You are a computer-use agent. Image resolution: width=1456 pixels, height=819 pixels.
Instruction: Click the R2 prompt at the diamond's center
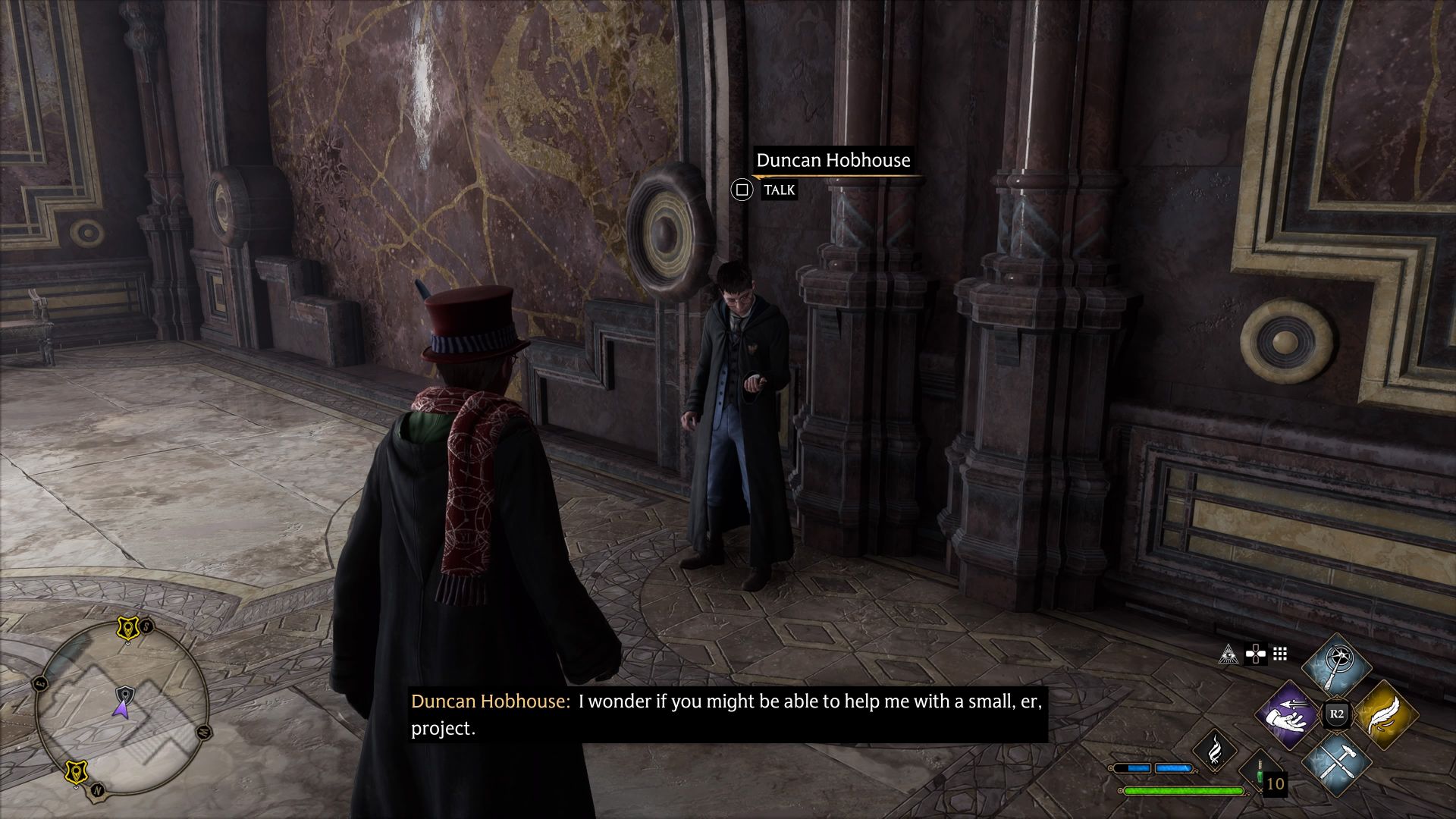(1336, 714)
